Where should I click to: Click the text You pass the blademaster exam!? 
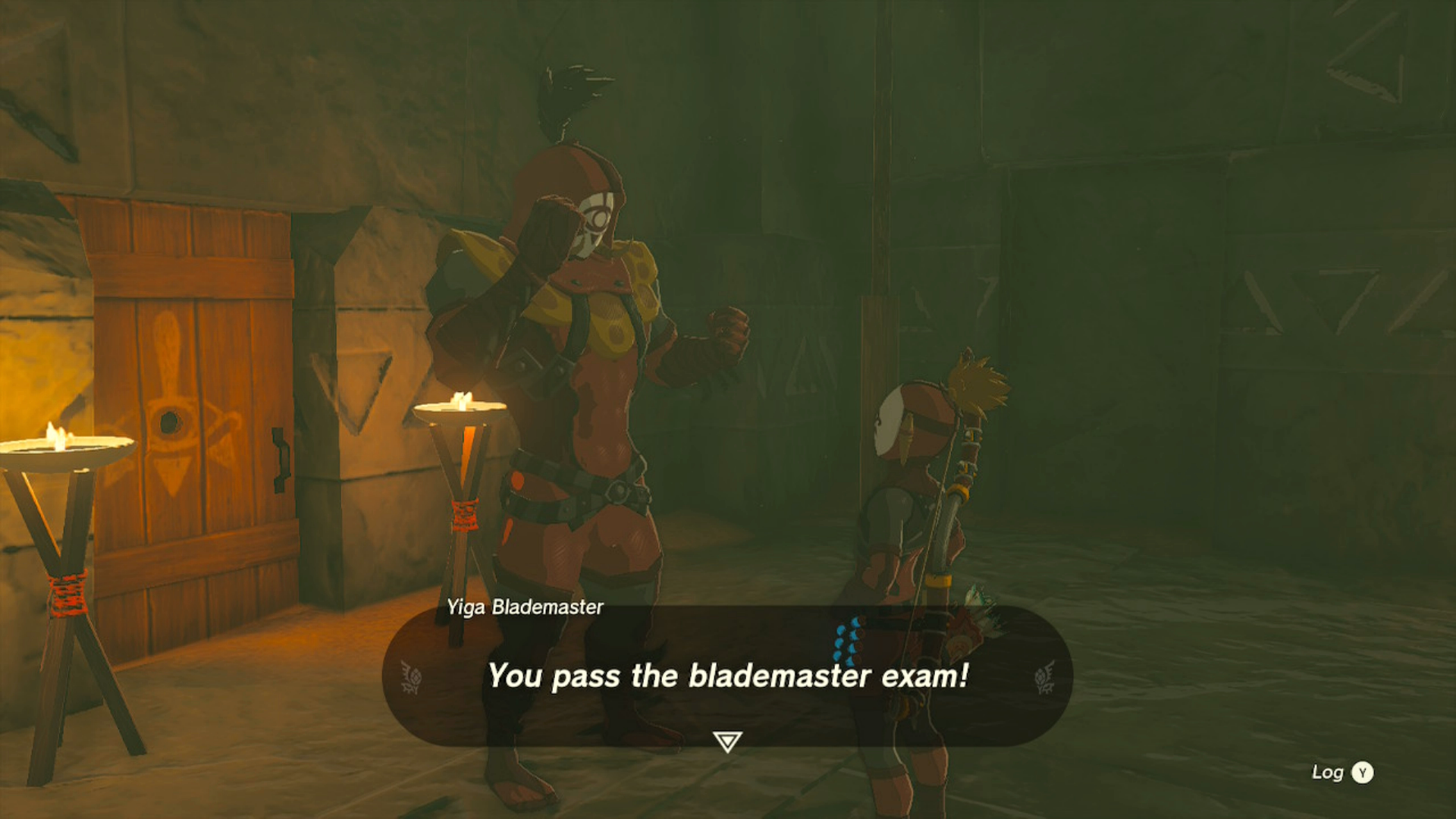[x=727, y=677]
